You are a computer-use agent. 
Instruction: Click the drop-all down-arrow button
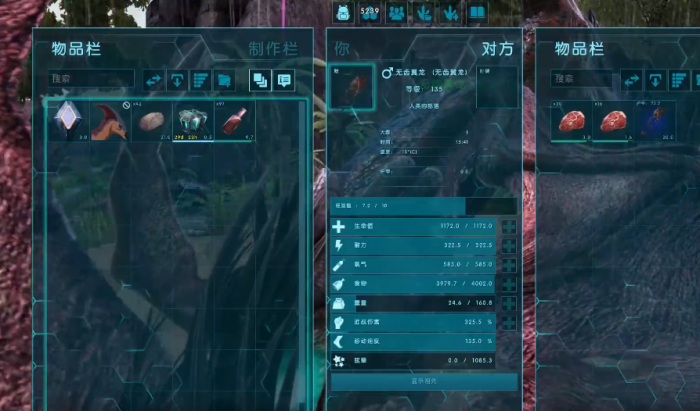pyautogui.click(x=178, y=80)
